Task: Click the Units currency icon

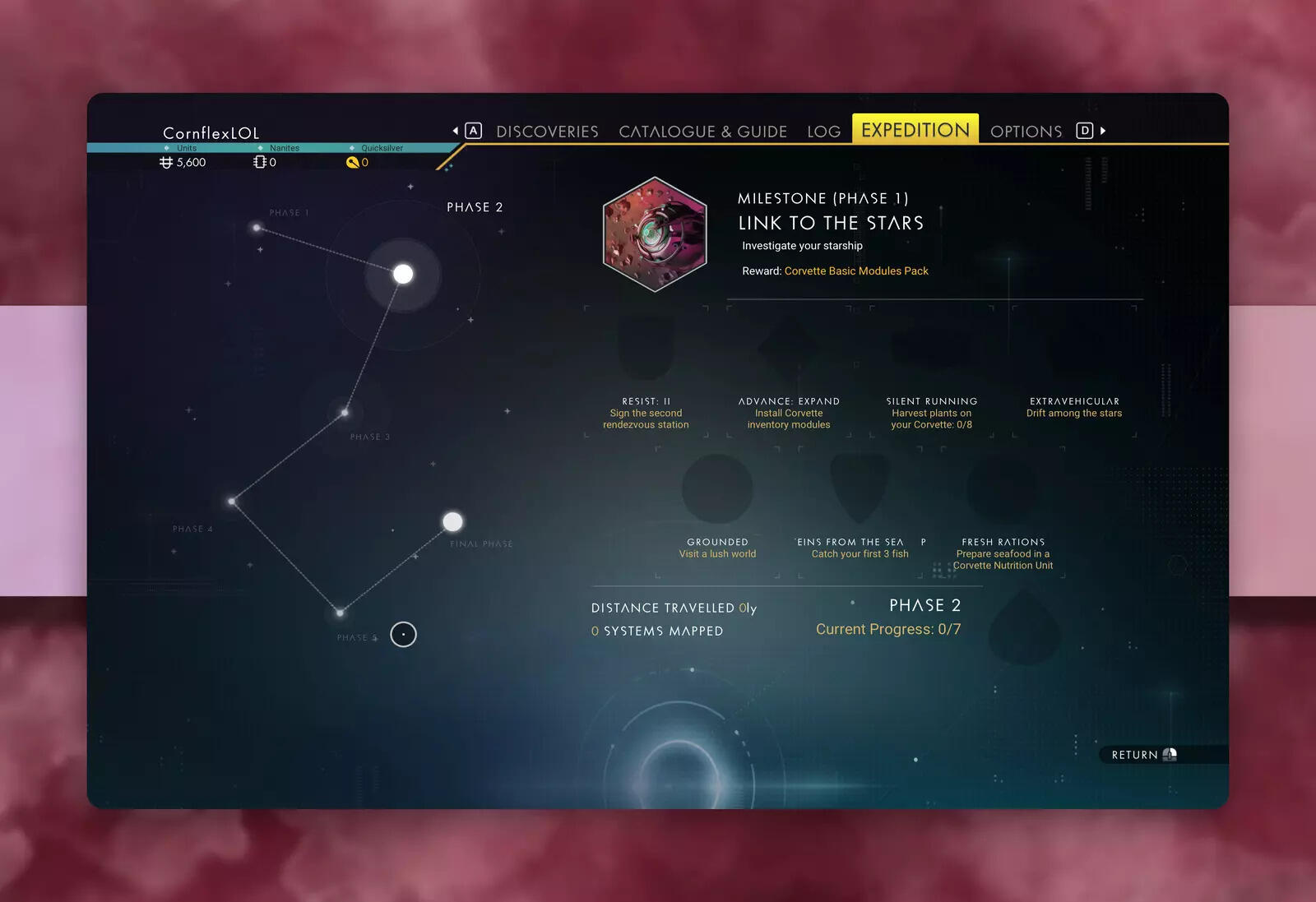Action: [167, 162]
